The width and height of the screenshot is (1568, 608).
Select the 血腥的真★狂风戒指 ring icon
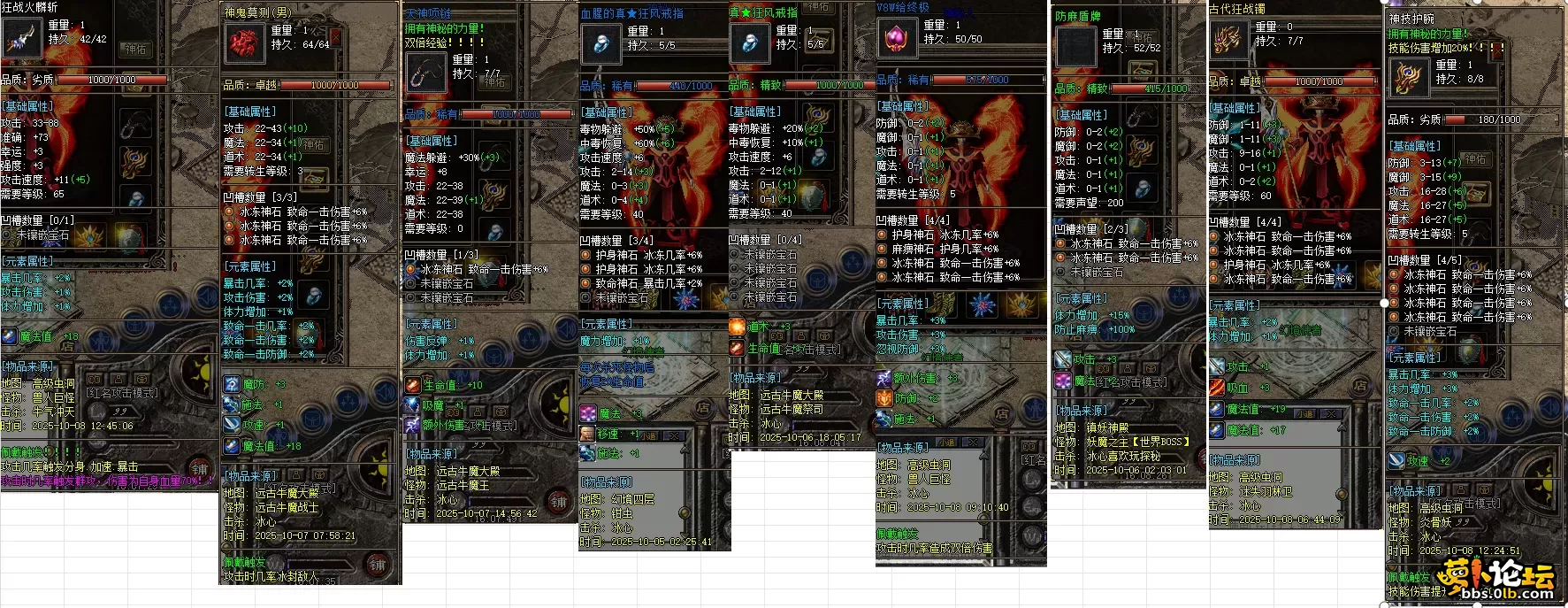[x=601, y=42]
